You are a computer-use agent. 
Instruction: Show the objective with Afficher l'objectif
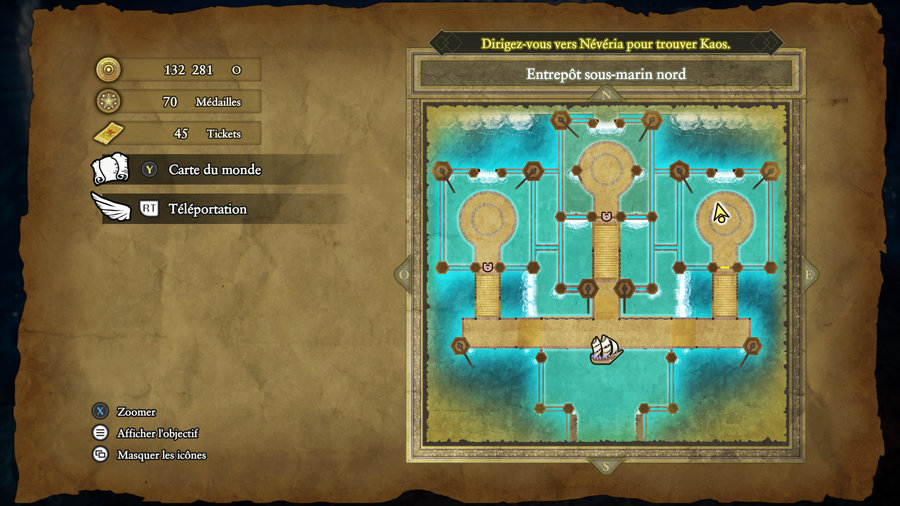157,433
